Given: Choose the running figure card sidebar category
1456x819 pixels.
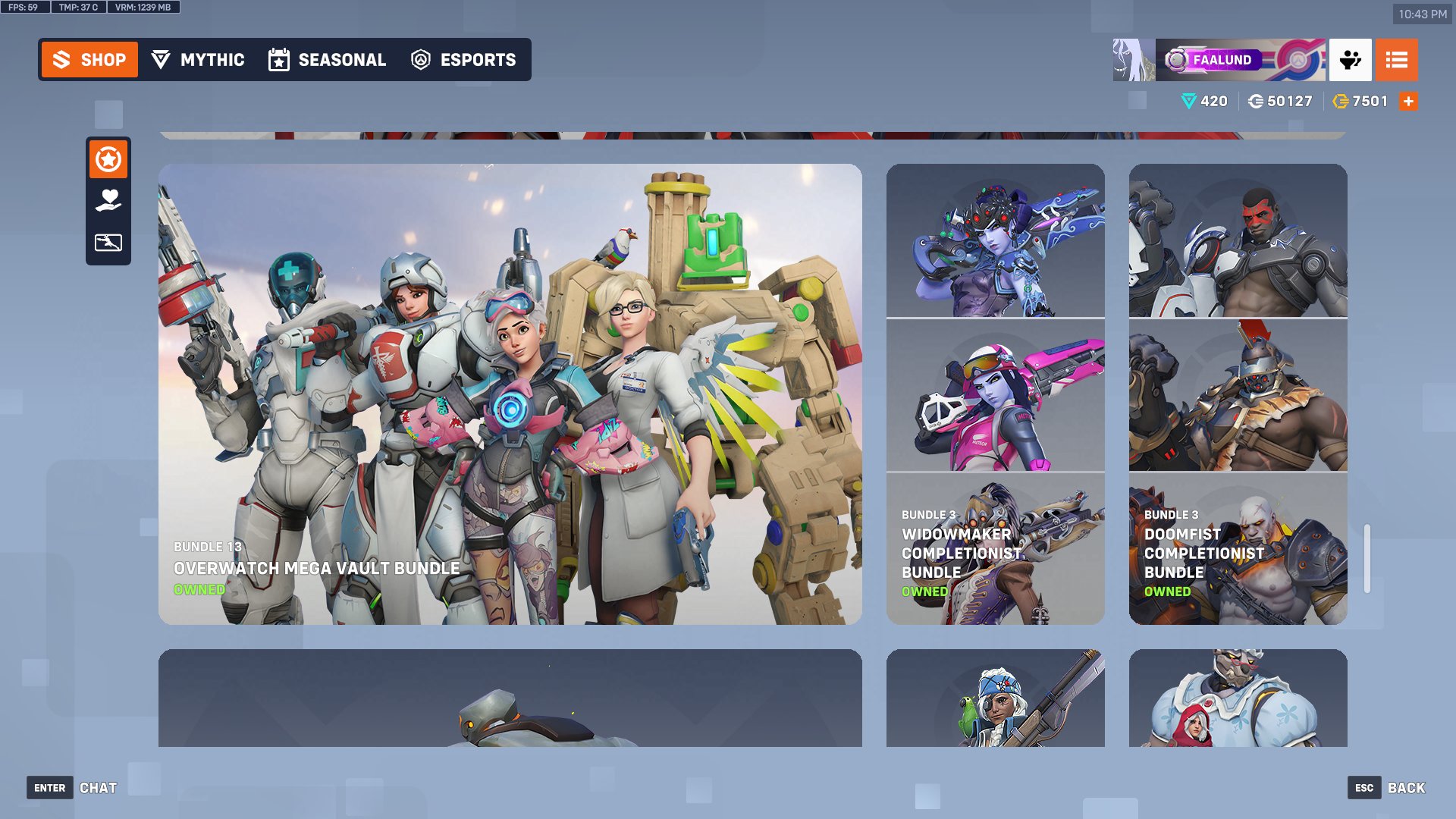Looking at the screenshot, I should click(108, 243).
